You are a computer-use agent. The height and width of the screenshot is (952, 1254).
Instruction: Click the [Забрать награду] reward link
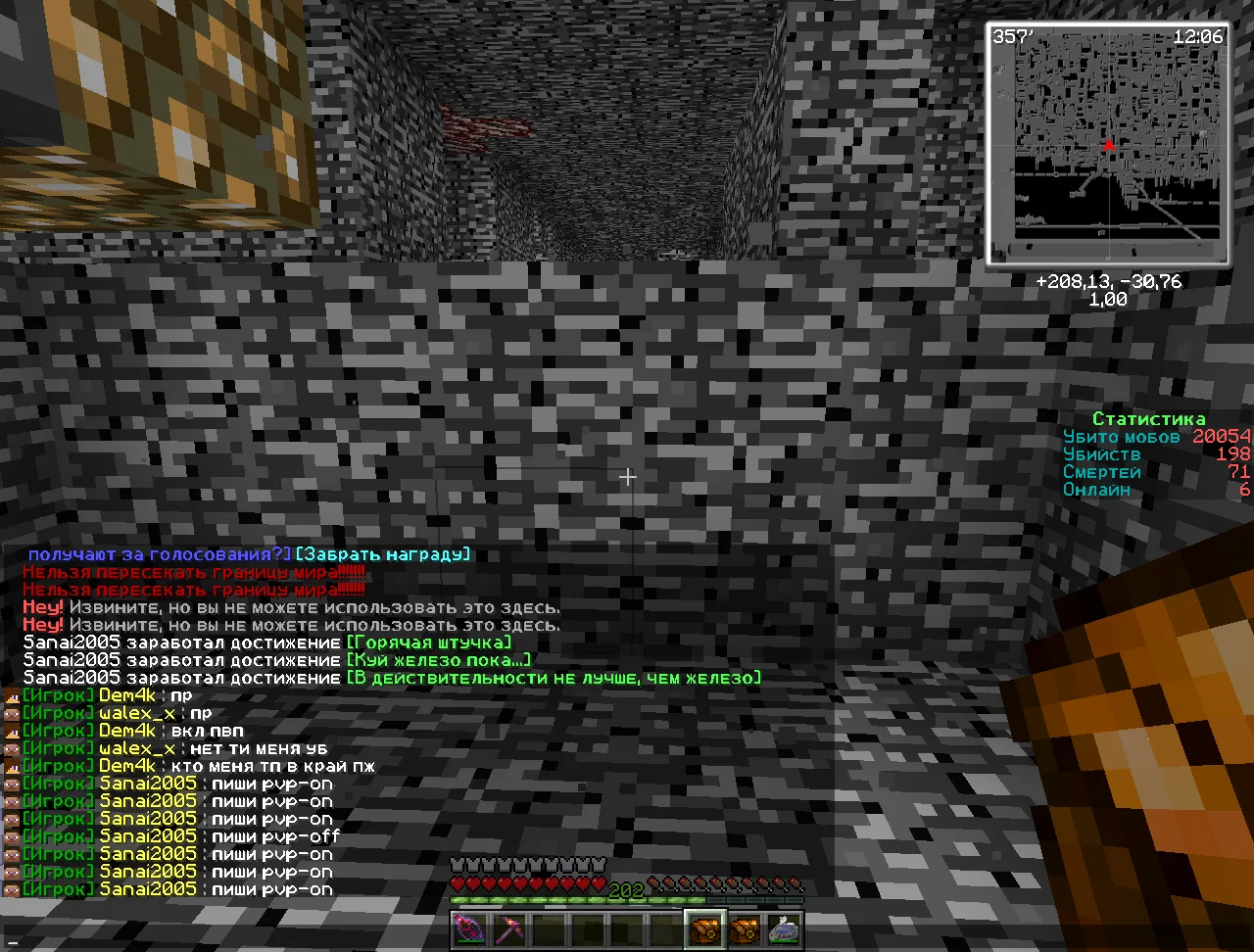(383, 554)
